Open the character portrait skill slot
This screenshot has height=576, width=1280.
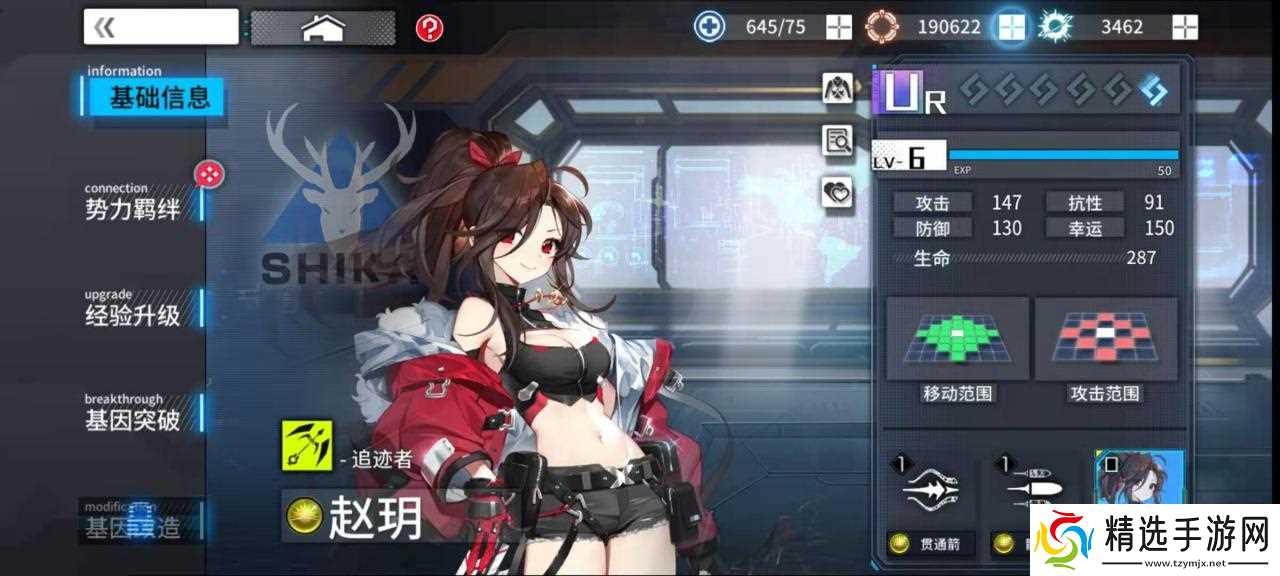tap(1139, 485)
